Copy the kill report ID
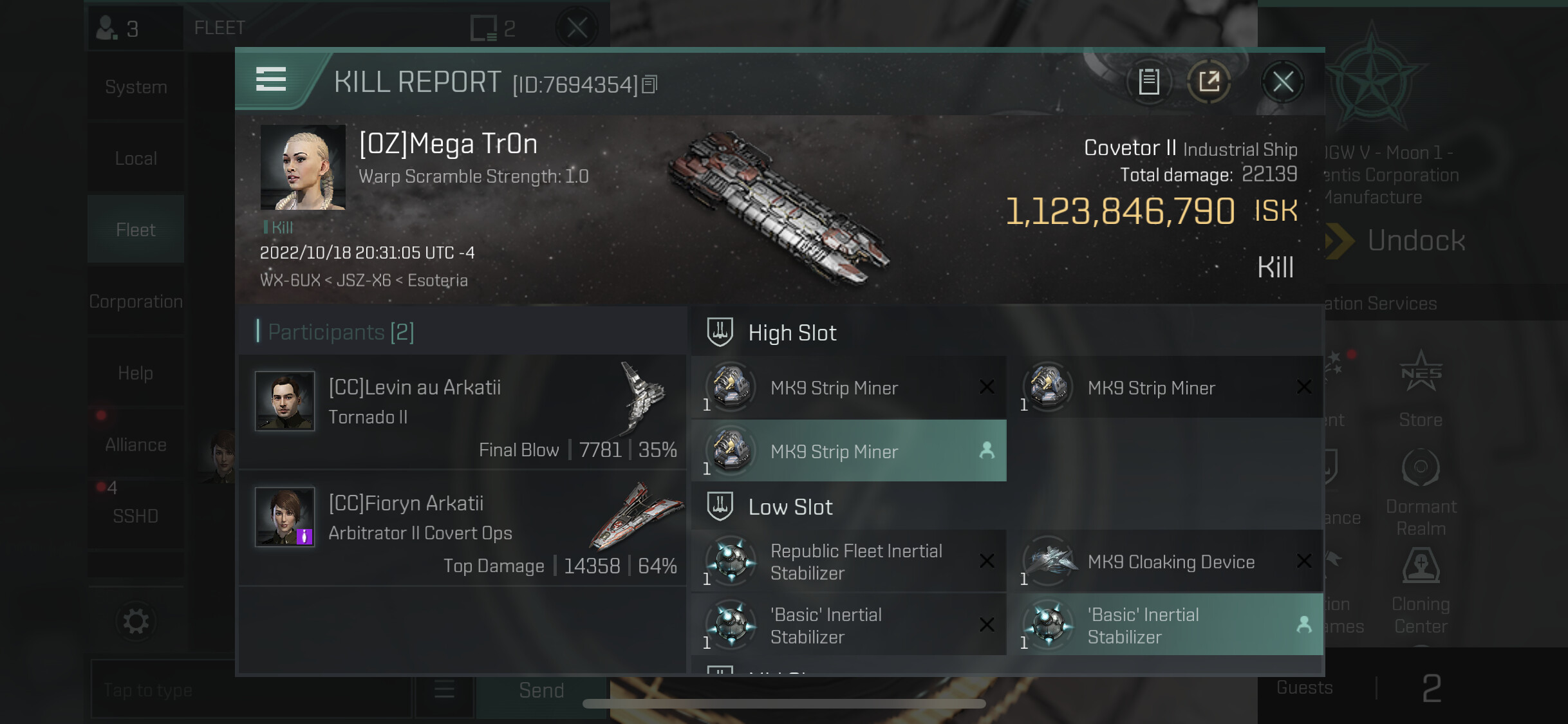Image resolution: width=1568 pixels, height=724 pixels. pos(650,84)
